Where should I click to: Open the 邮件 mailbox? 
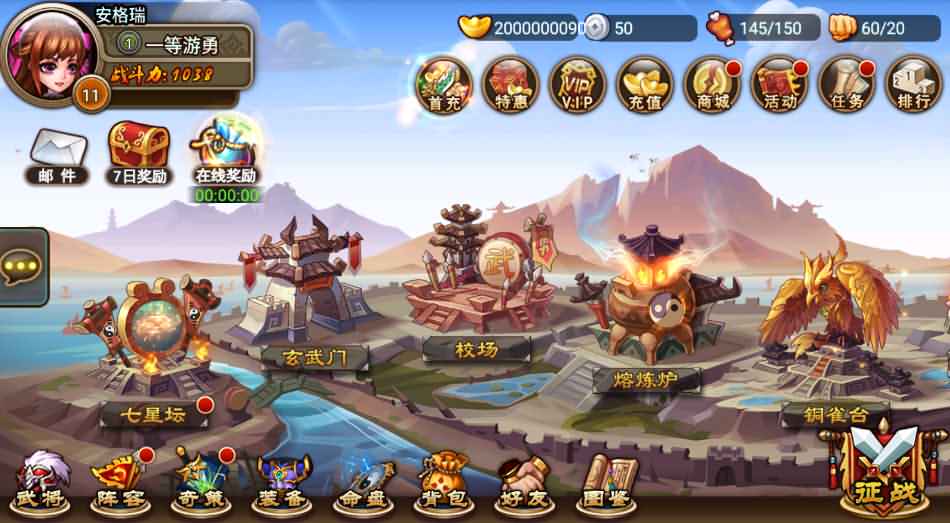[x=56, y=157]
